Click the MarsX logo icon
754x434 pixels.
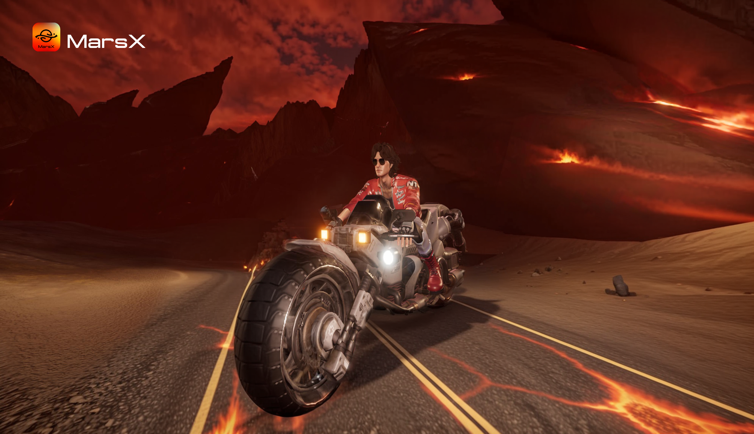click(x=46, y=38)
